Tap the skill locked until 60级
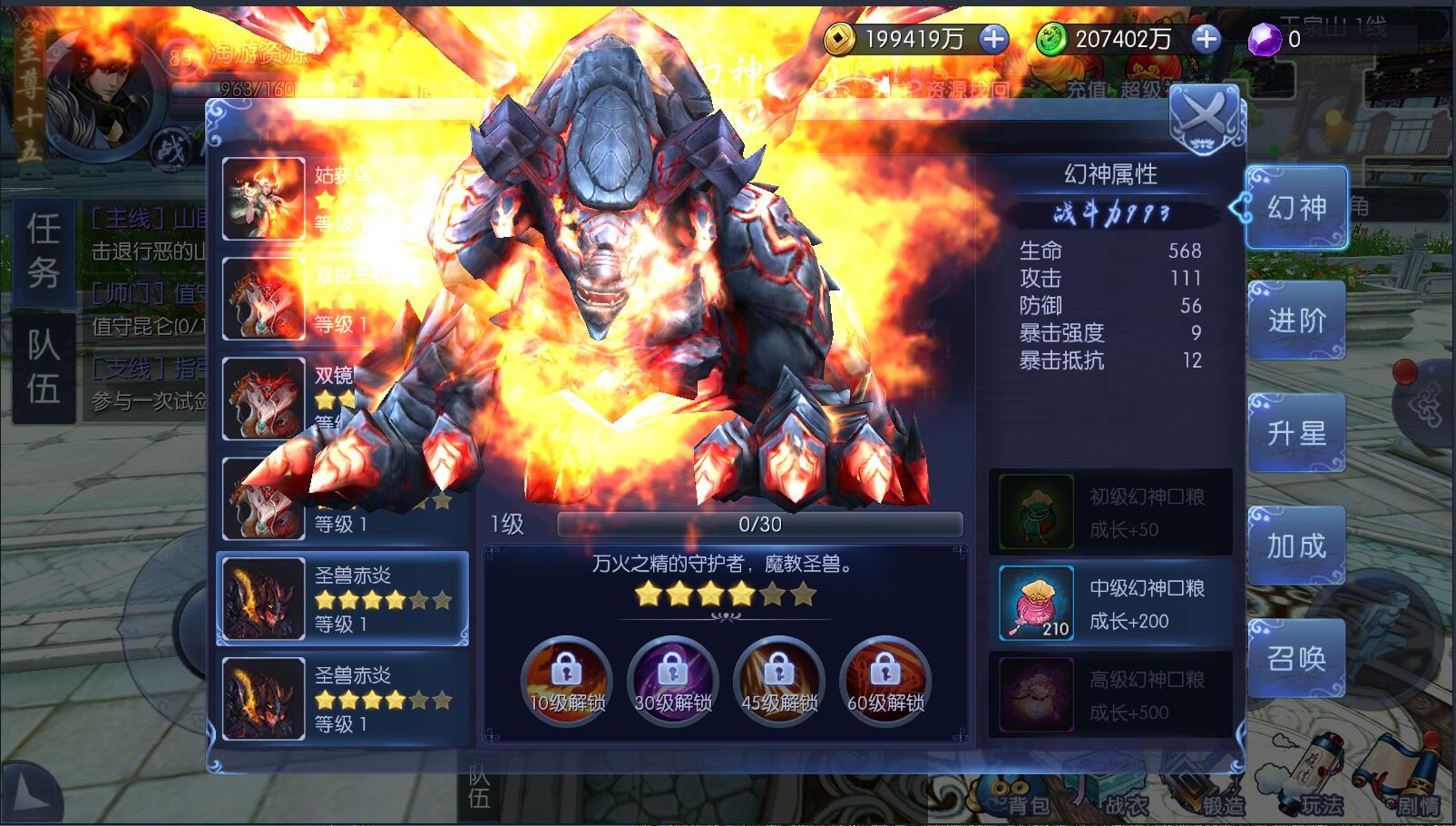 click(884, 681)
